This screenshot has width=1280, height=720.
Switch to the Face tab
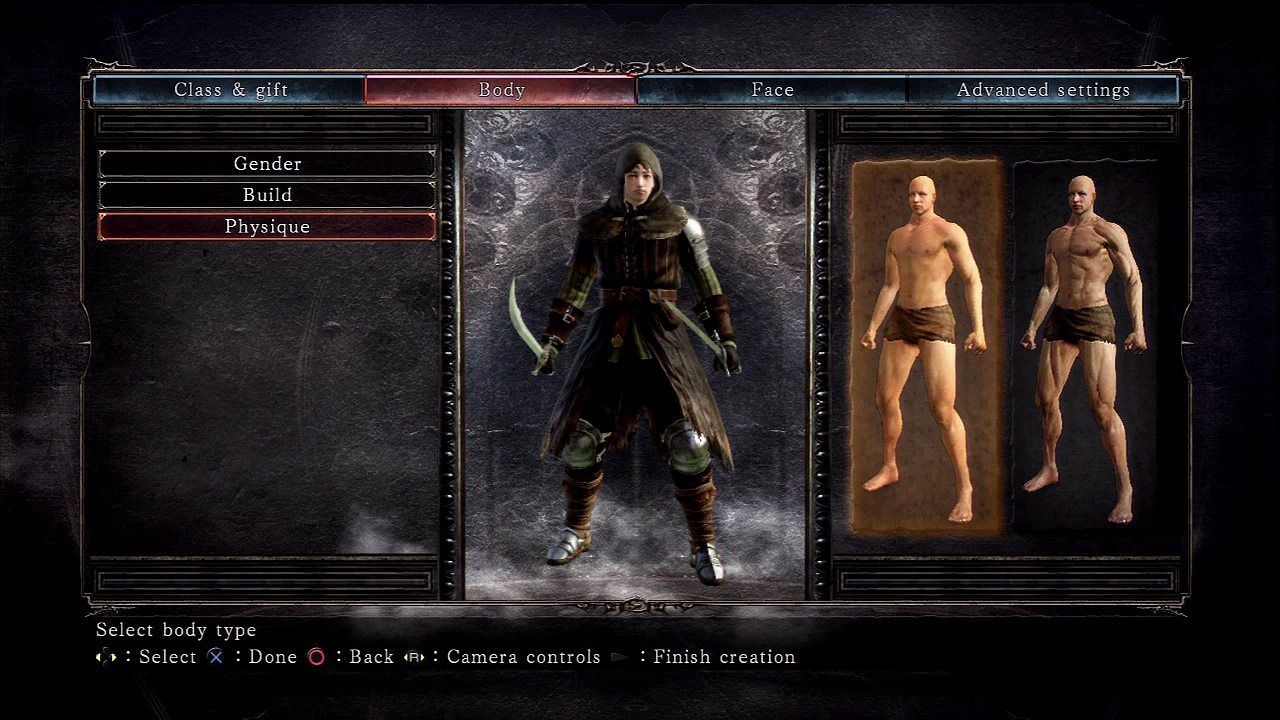pyautogui.click(x=772, y=90)
